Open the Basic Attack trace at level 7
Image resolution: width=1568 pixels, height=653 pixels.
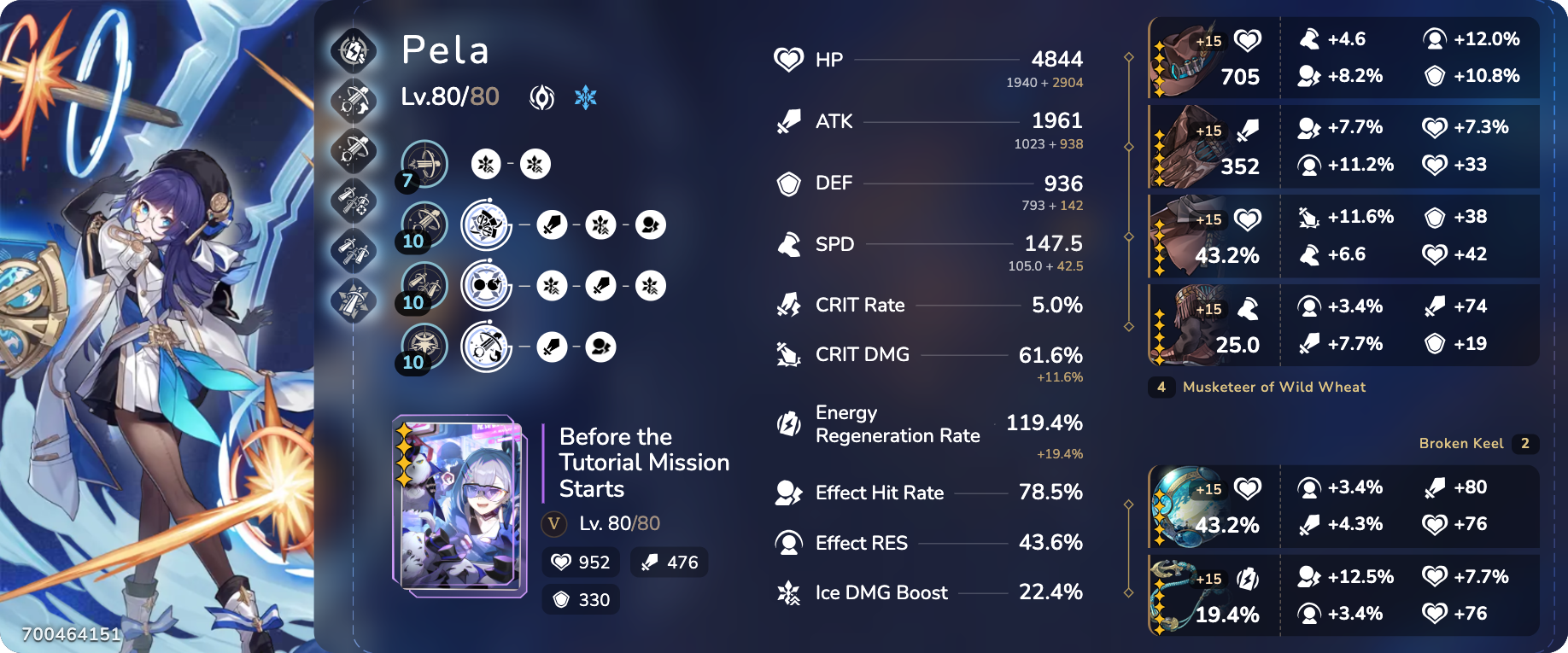pos(425,164)
